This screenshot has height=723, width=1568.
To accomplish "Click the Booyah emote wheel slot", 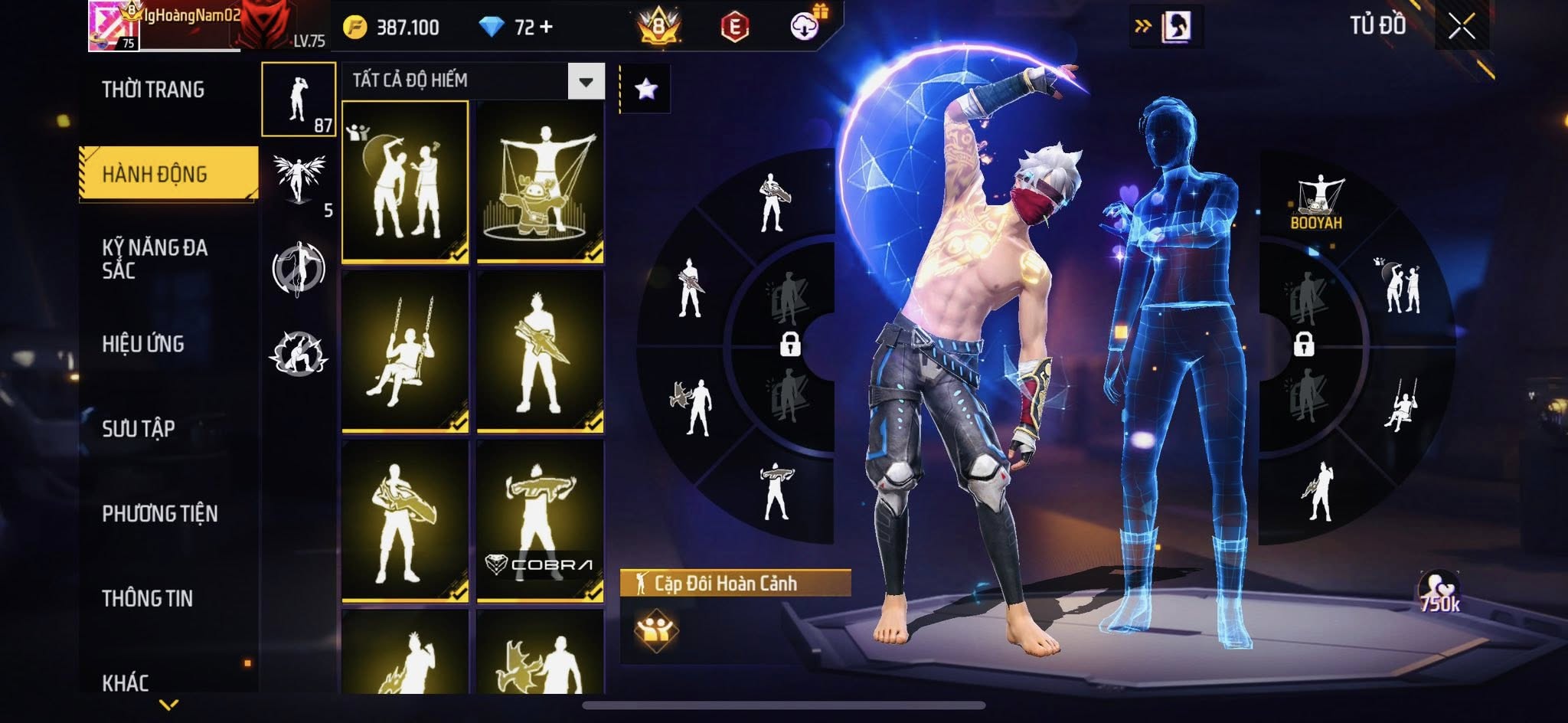I will (1317, 203).
